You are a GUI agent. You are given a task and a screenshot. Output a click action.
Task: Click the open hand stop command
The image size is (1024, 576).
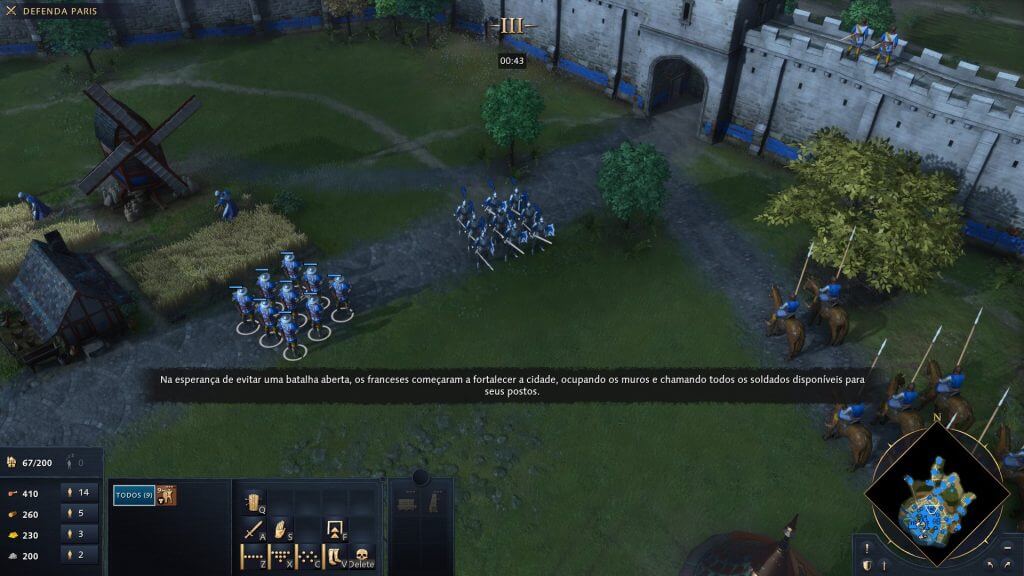(x=282, y=529)
